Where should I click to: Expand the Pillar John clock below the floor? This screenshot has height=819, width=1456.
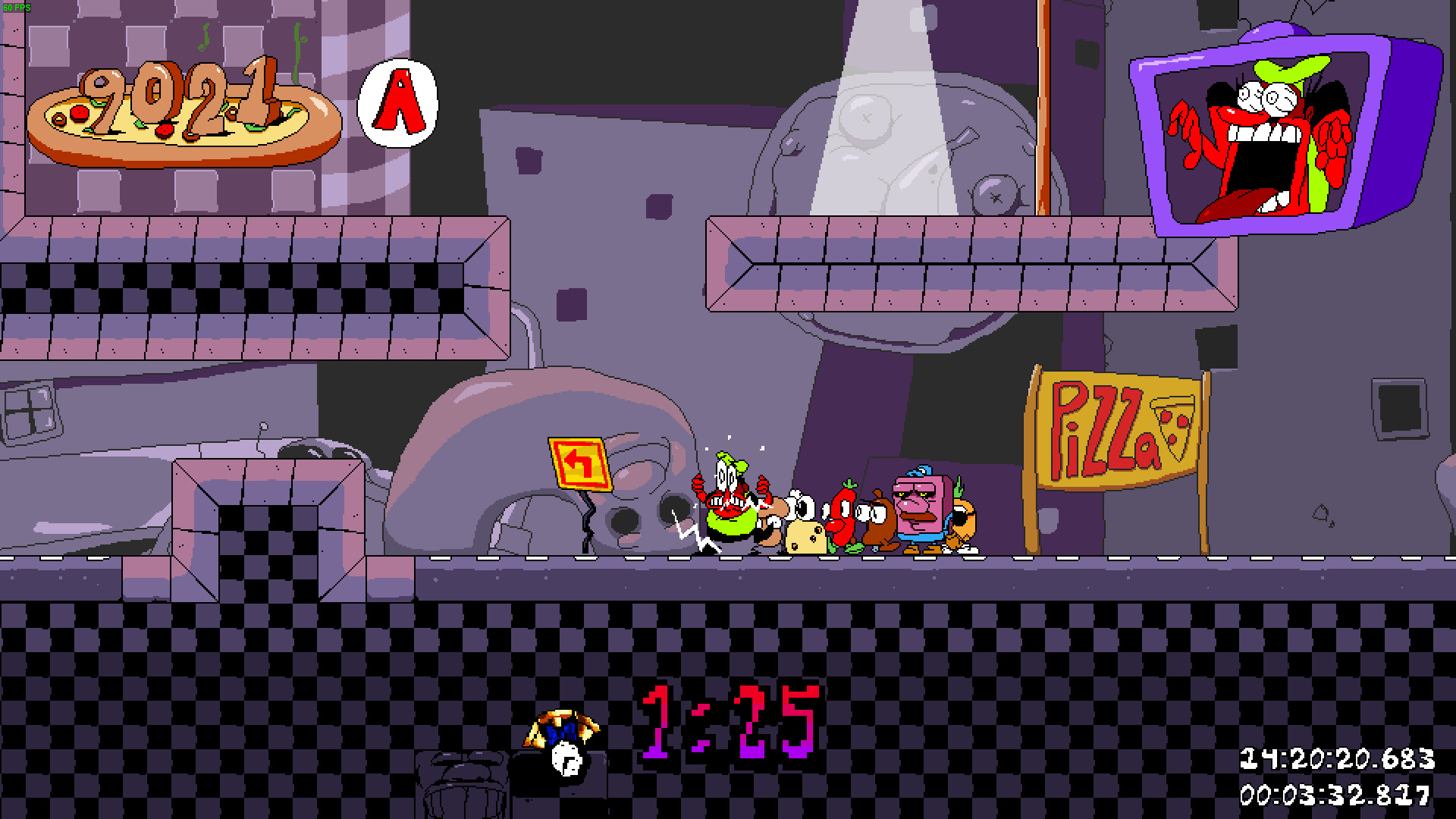click(x=561, y=751)
